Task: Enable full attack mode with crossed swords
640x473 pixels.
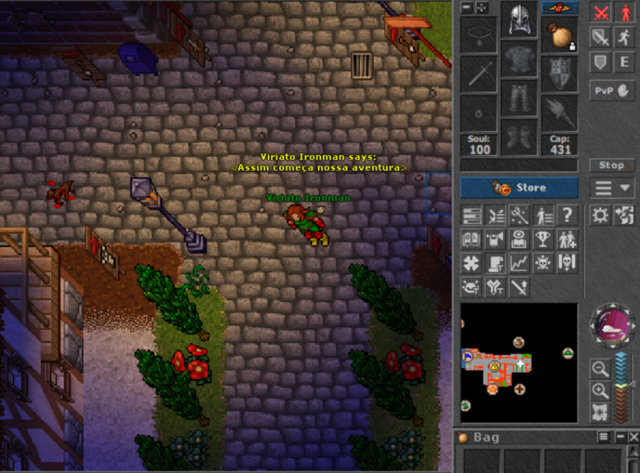Action: (601, 13)
